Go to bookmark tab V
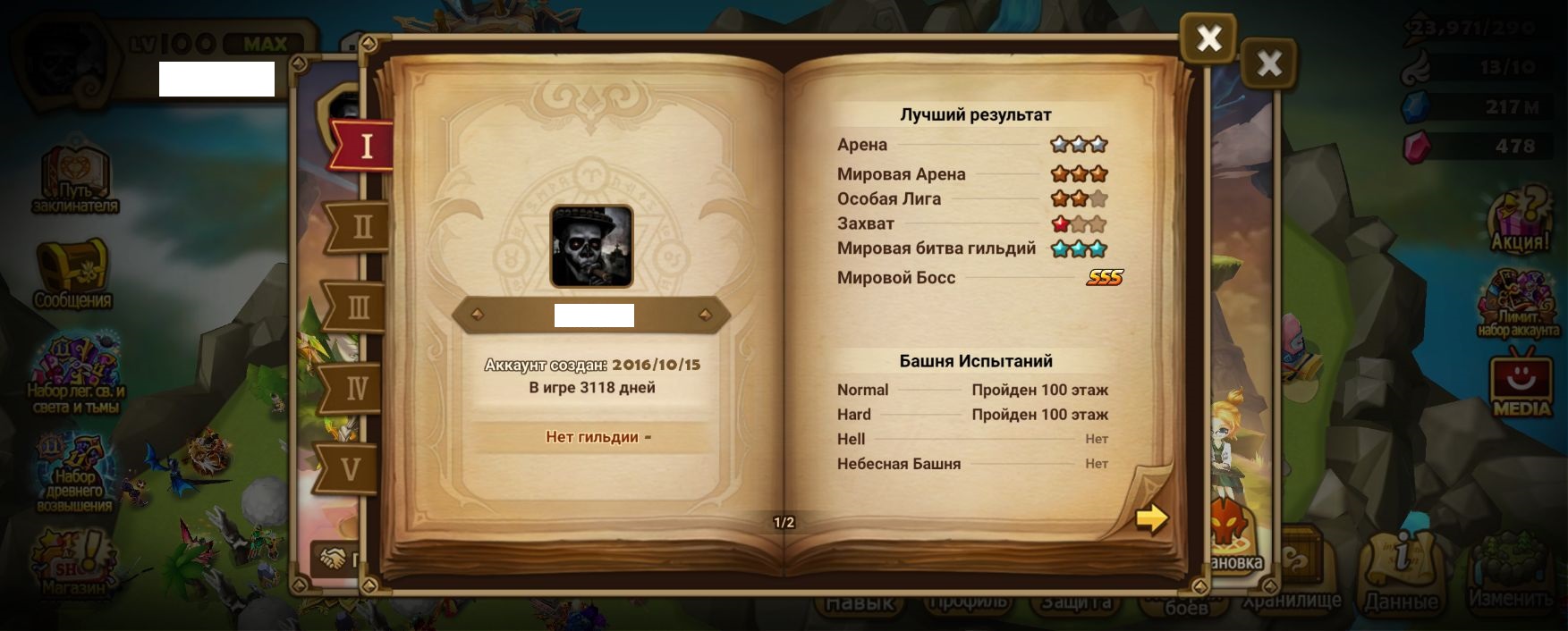 tap(351, 468)
